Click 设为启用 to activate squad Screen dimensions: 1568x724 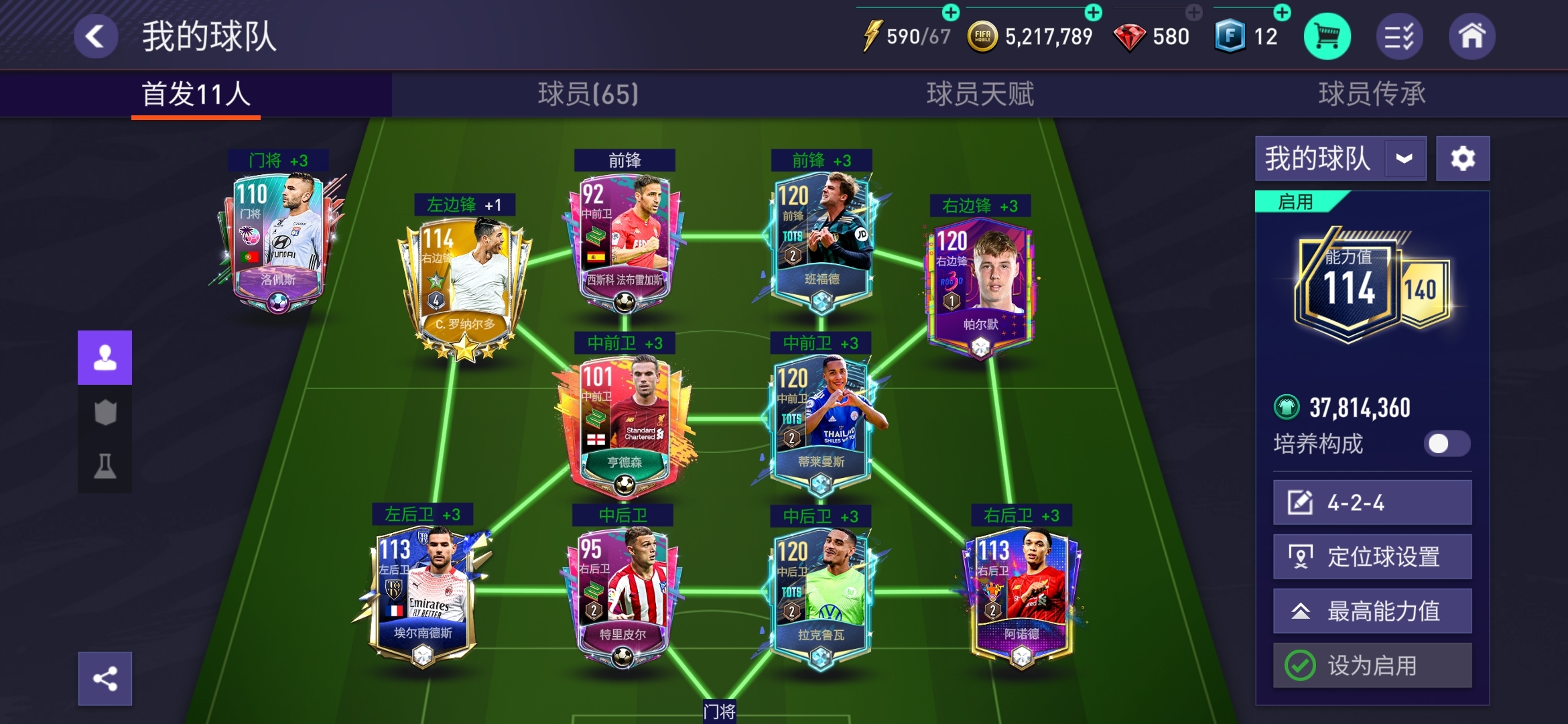(x=1372, y=666)
